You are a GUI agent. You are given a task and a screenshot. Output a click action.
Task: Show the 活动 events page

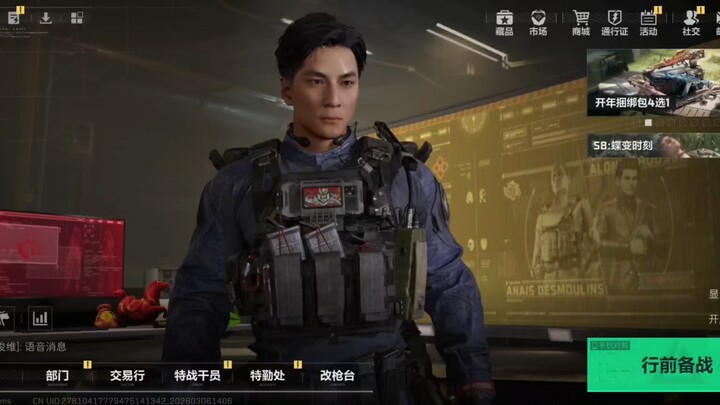[648, 23]
